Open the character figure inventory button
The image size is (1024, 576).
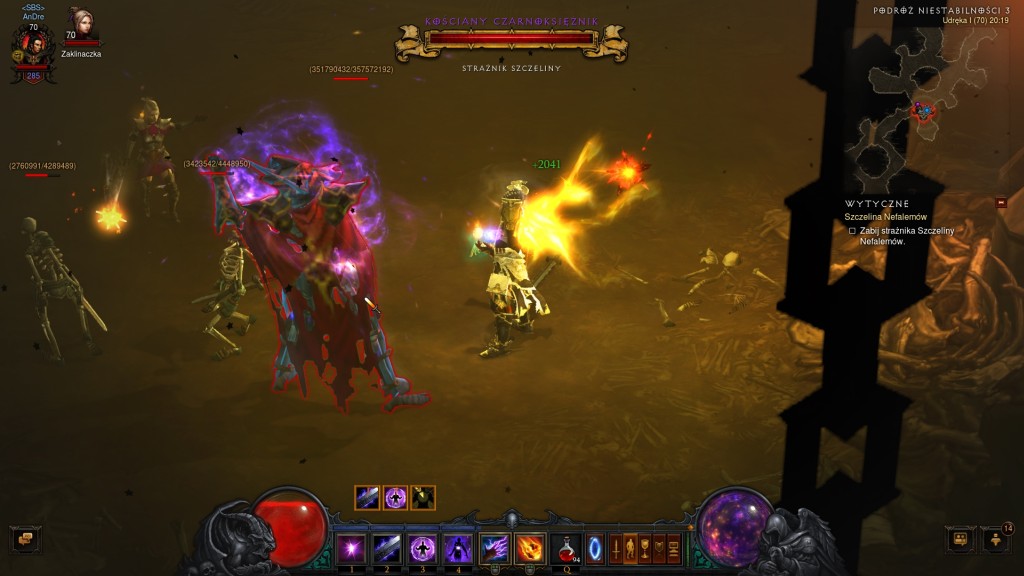point(630,549)
